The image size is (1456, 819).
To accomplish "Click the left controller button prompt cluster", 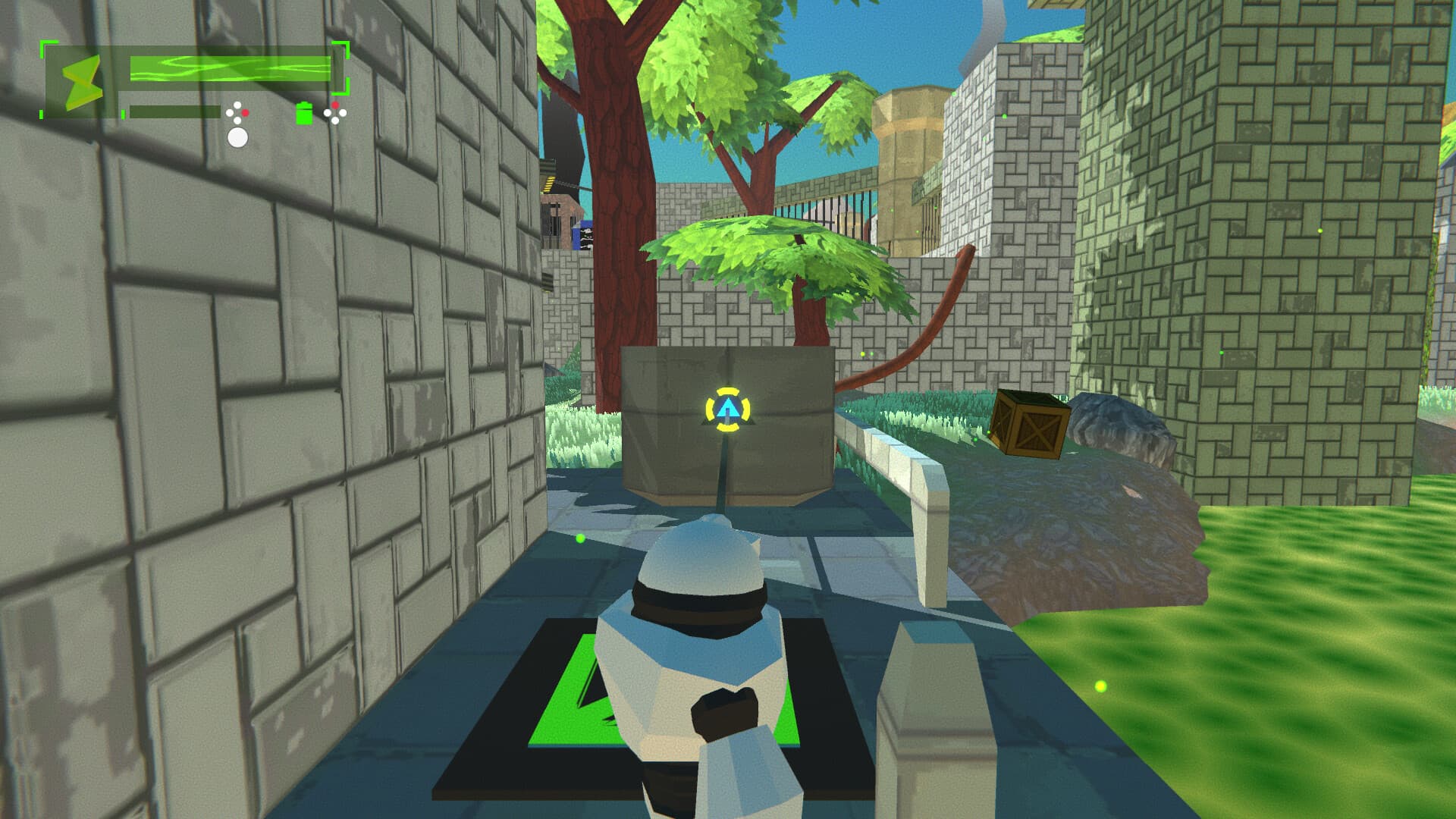I will click(238, 114).
